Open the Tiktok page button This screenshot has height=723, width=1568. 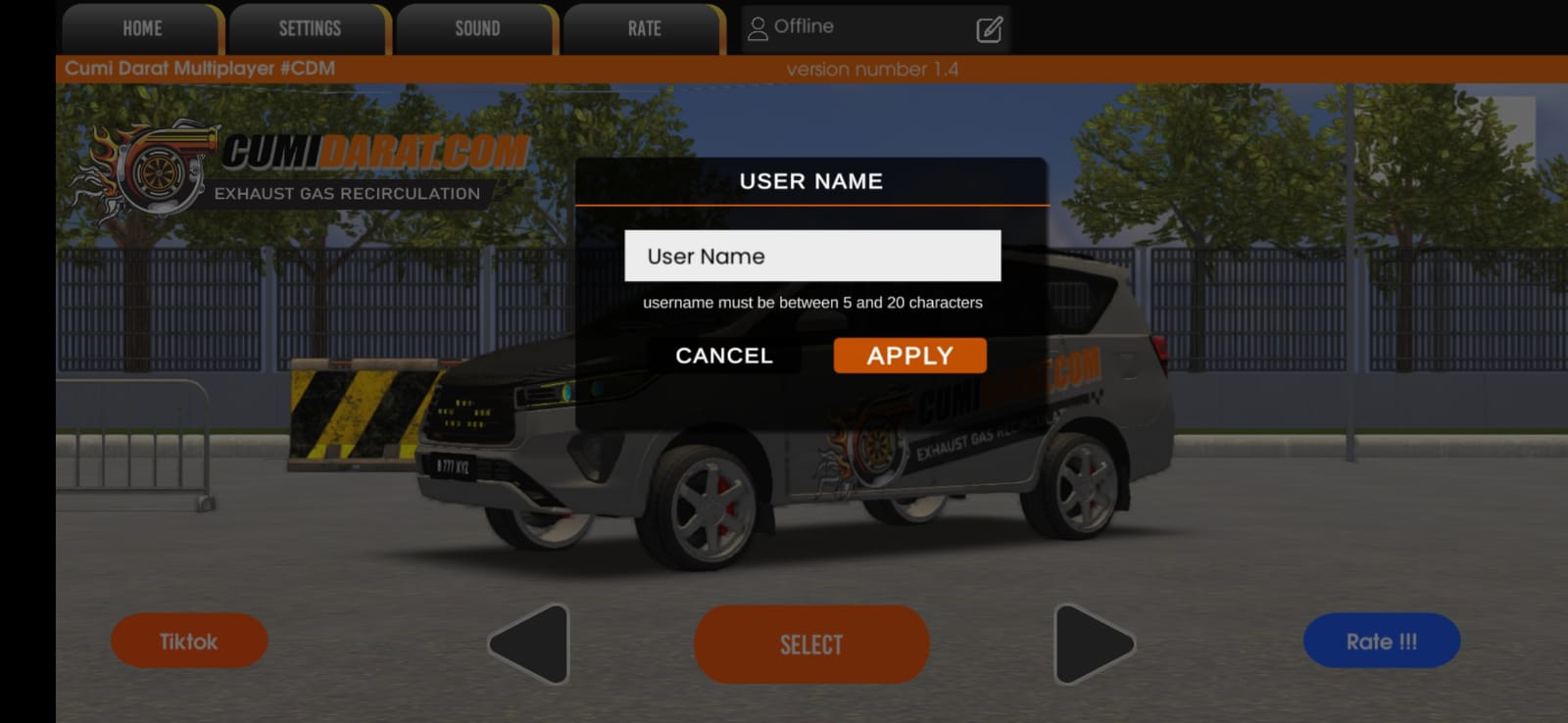click(189, 641)
